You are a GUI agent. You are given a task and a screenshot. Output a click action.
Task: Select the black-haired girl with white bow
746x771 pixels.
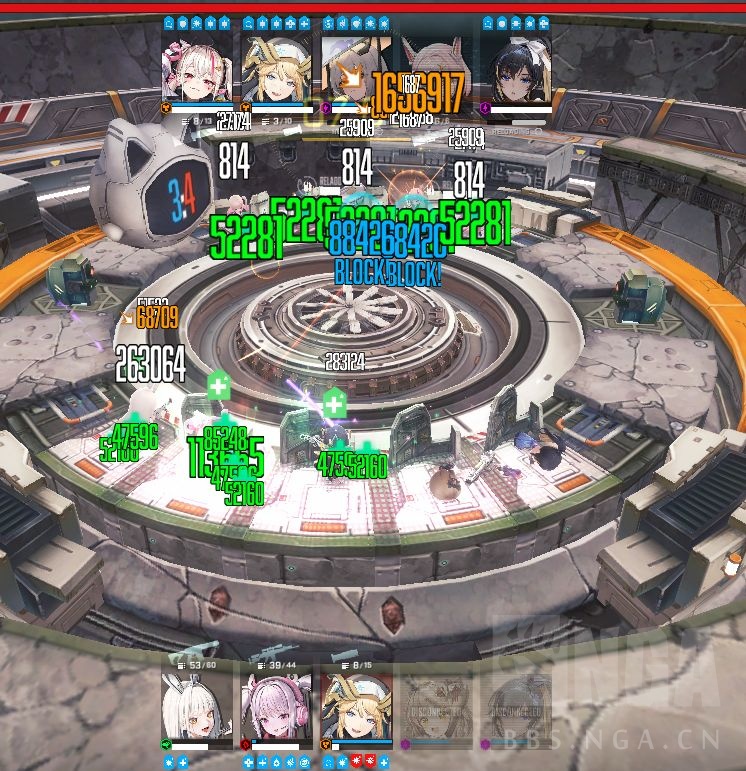click(516, 66)
